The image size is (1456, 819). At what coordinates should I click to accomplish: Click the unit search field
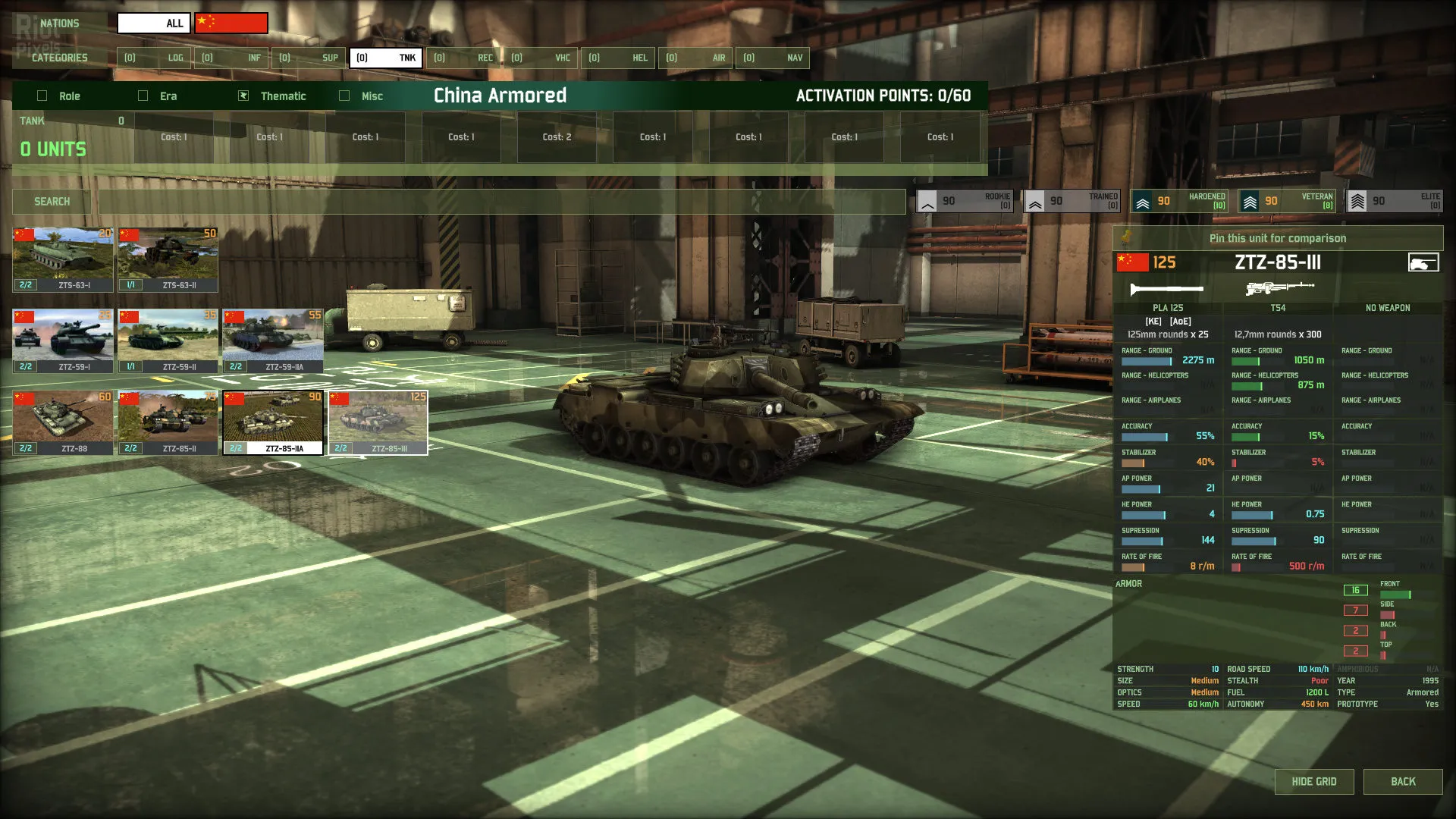500,202
